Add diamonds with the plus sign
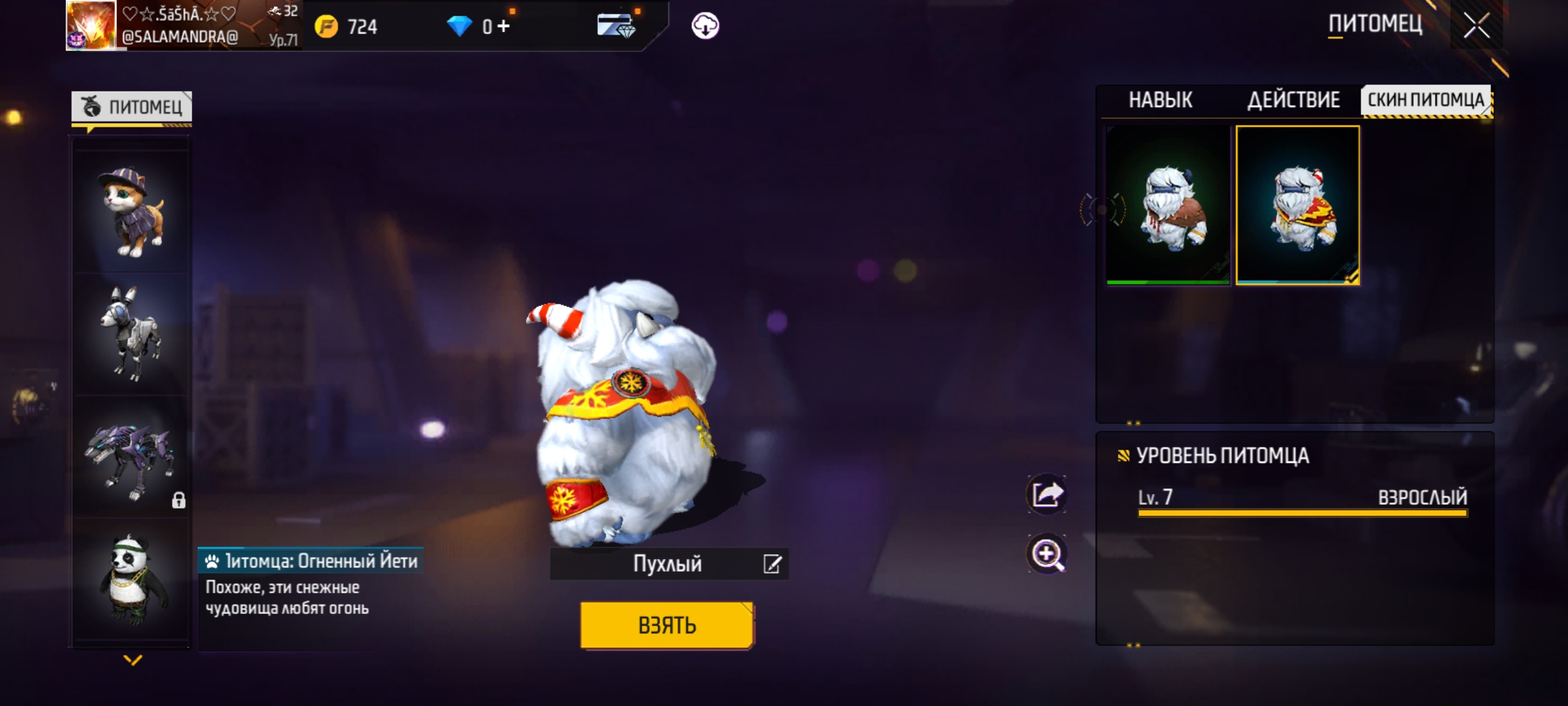The image size is (1568, 706). [503, 26]
